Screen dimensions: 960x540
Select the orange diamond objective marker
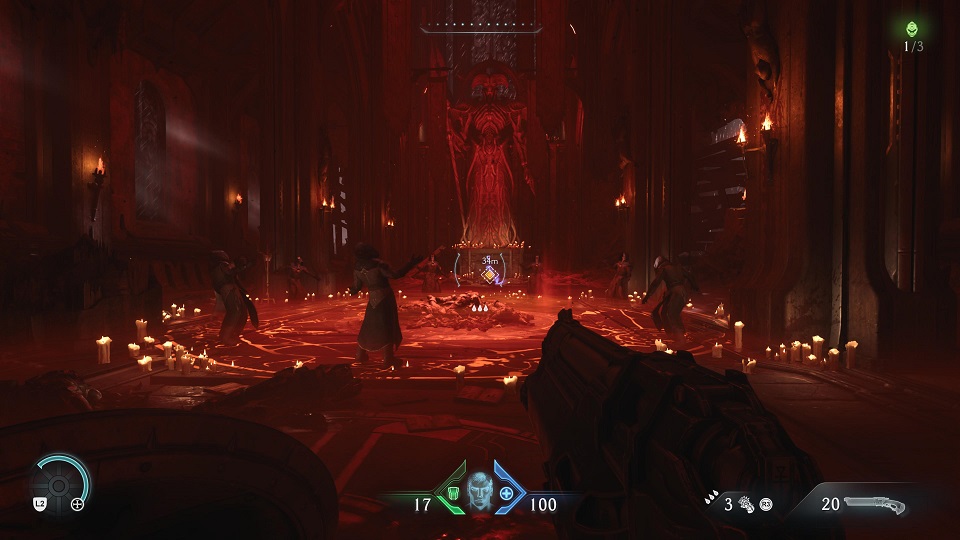489,273
